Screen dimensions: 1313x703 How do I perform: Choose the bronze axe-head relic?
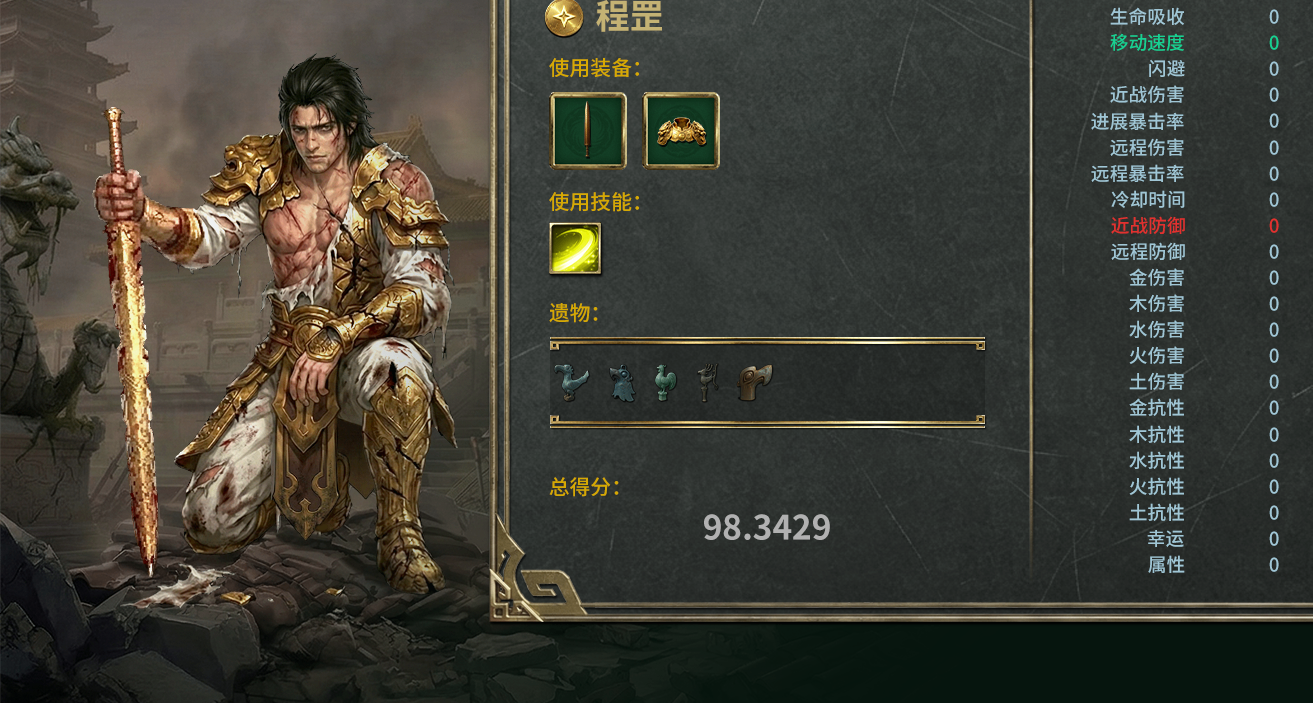tap(755, 382)
